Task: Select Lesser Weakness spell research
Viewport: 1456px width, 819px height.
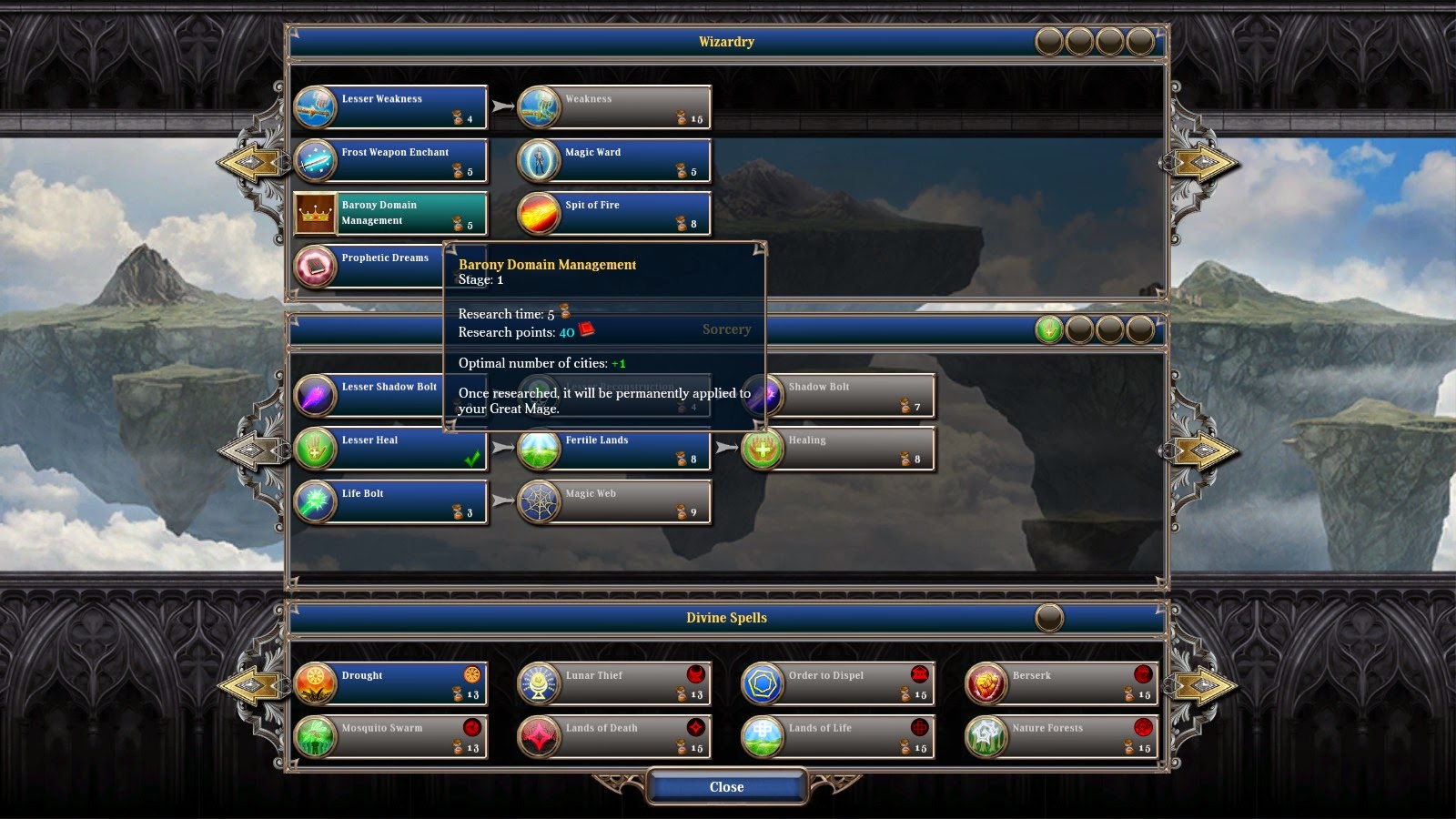Action: pos(391,107)
